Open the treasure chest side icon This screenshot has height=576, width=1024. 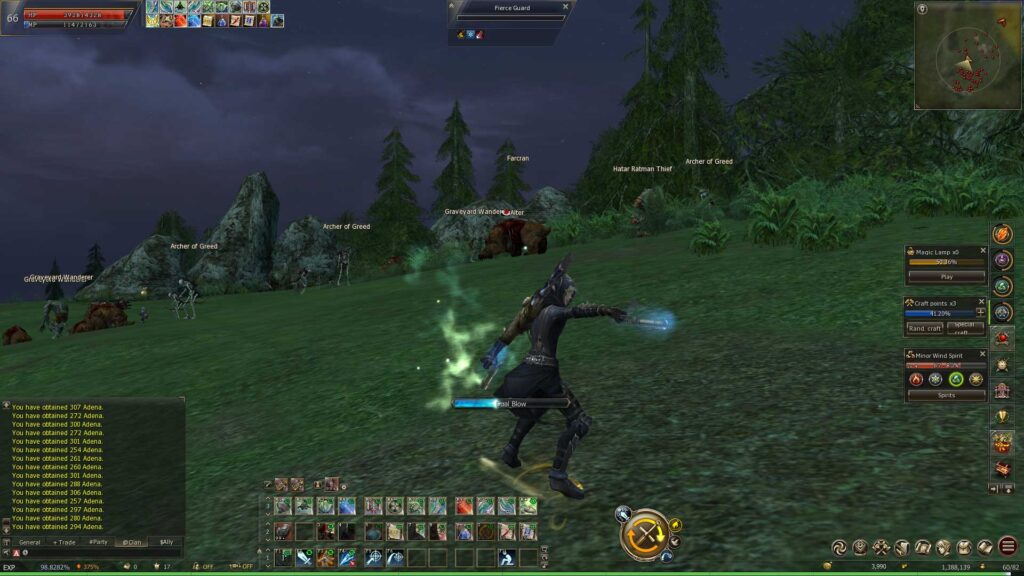pos(1001,468)
